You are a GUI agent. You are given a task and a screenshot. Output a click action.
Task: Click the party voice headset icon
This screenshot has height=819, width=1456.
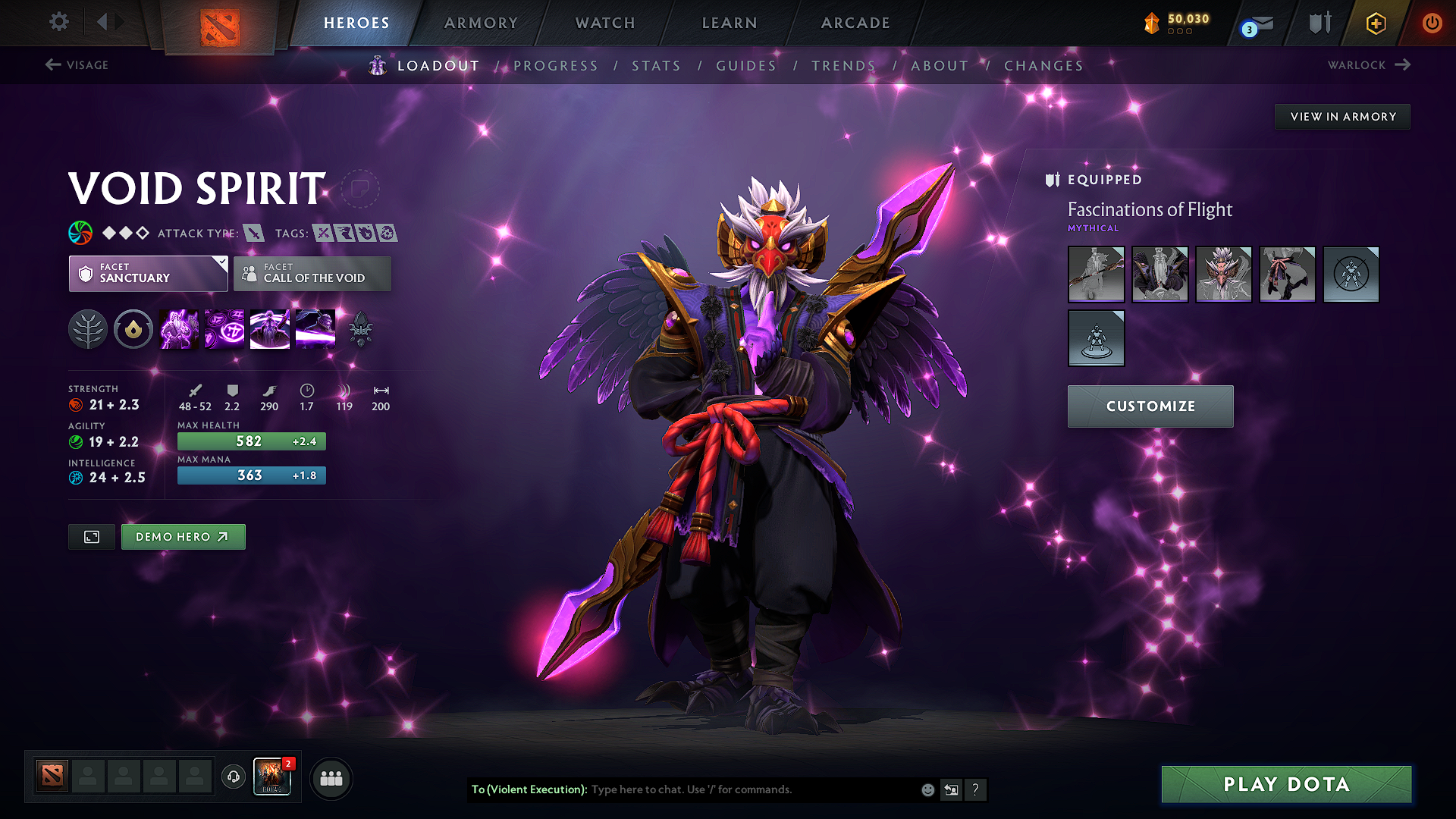[x=234, y=778]
